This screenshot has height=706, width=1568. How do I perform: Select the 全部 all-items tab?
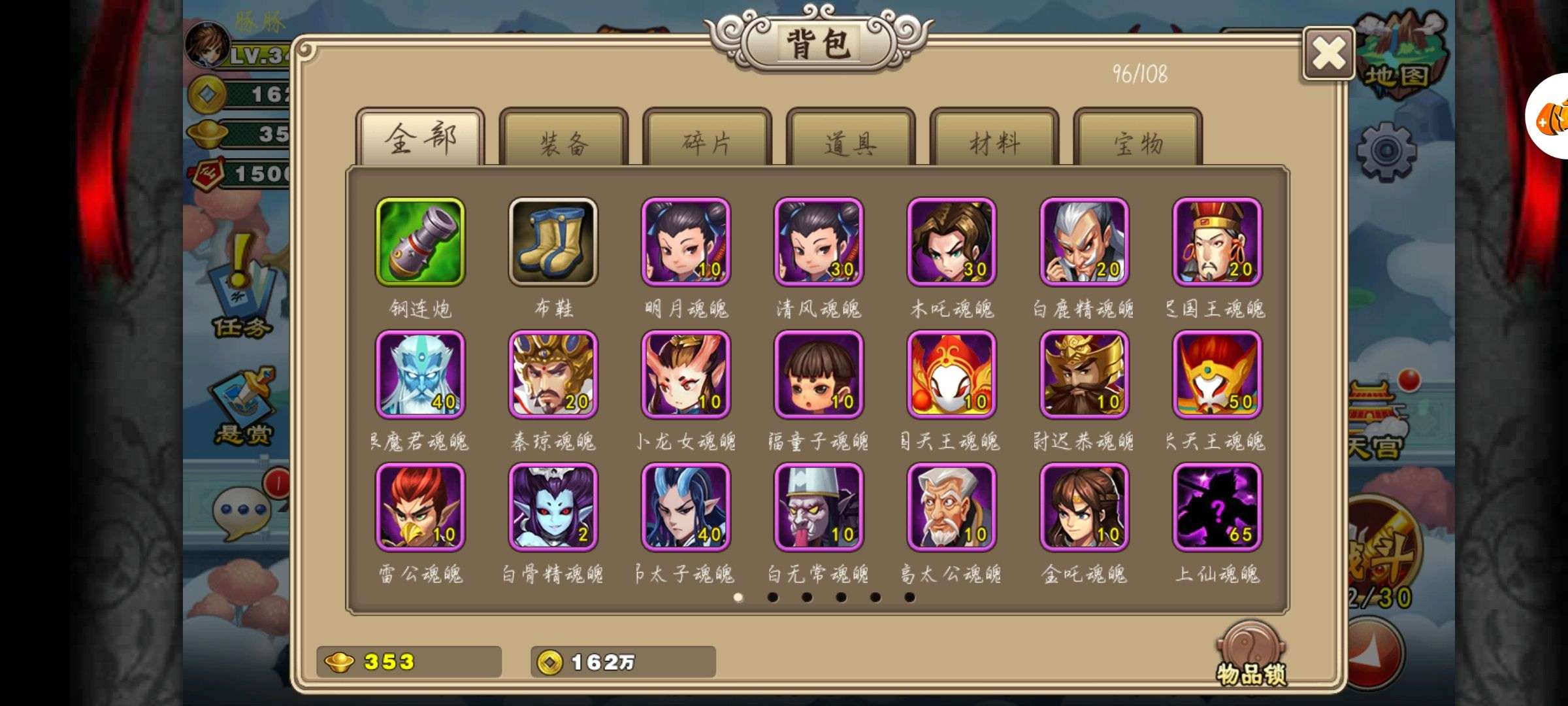[420, 138]
